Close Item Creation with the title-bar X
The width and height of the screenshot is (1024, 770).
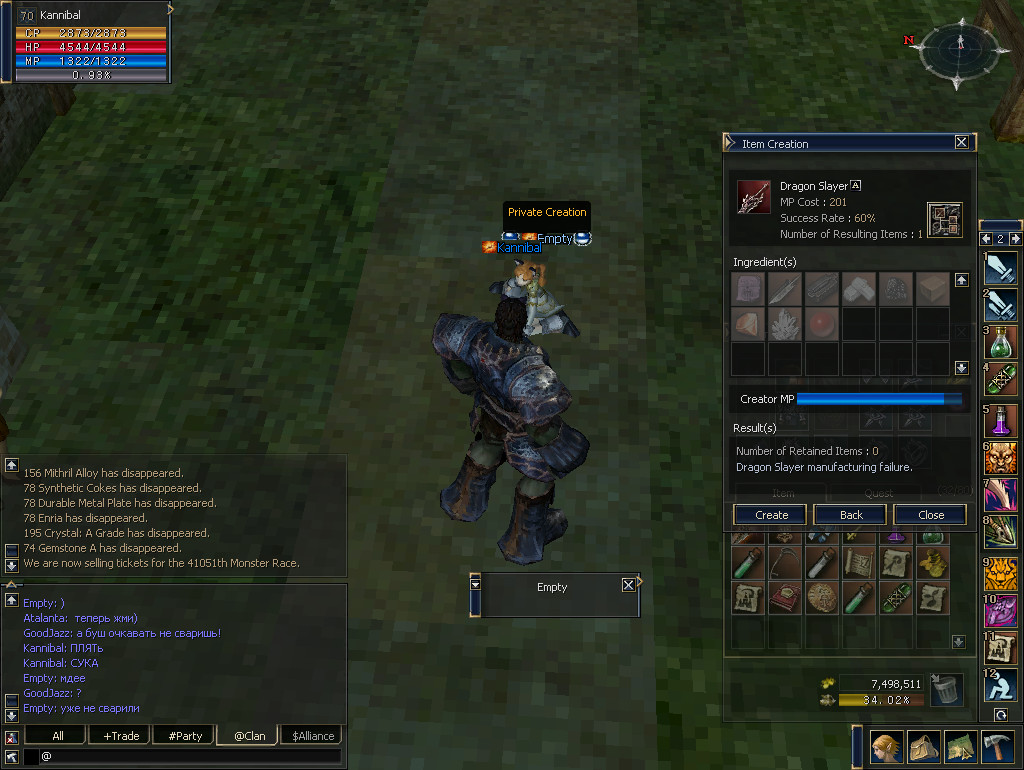(961, 143)
